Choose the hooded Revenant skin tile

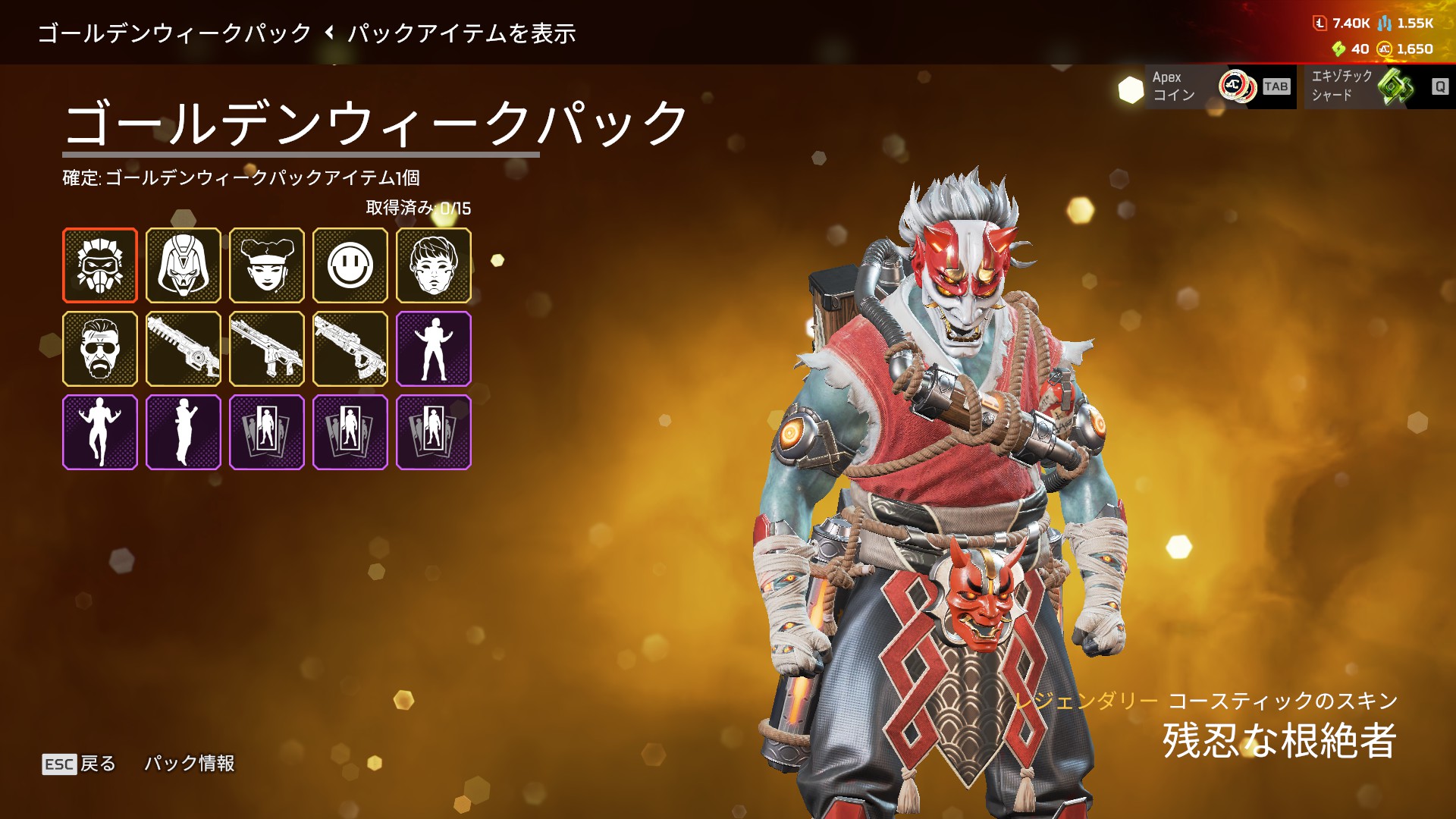184,265
